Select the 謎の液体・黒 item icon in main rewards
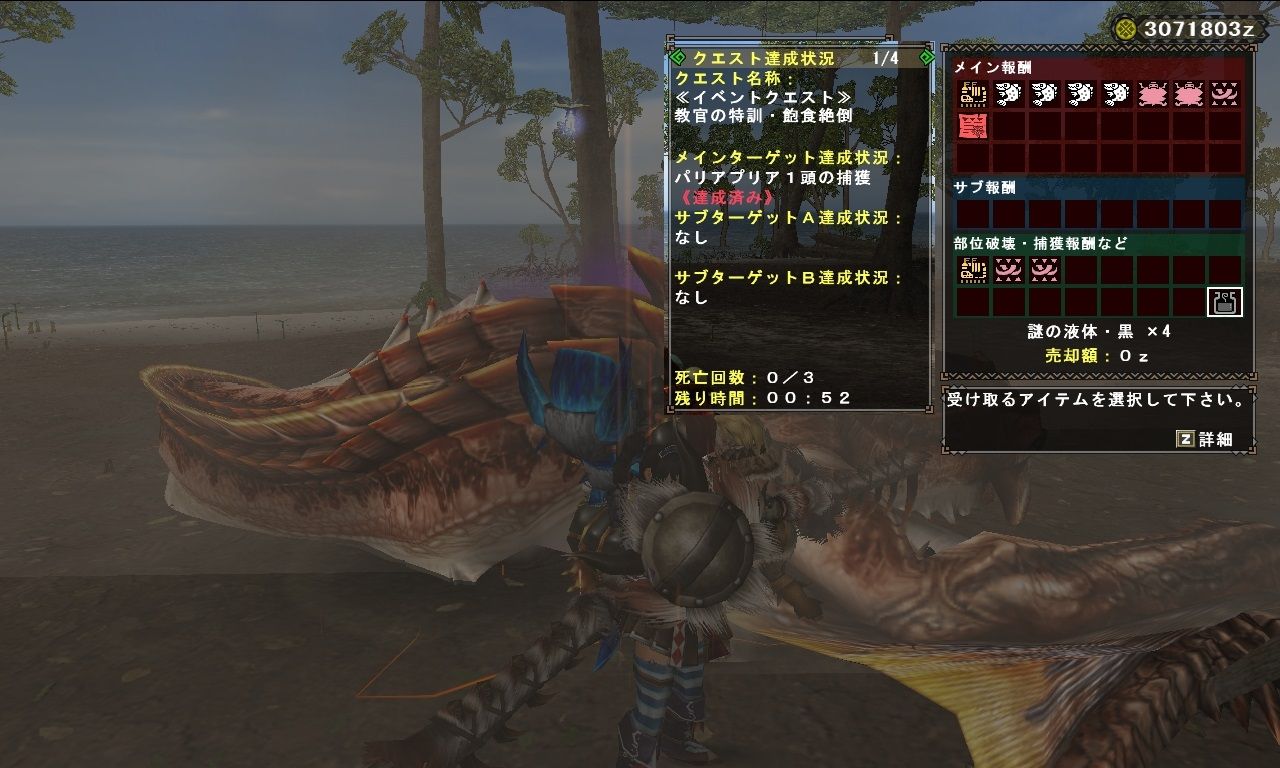Image resolution: width=1280 pixels, height=768 pixels. (x=974, y=94)
